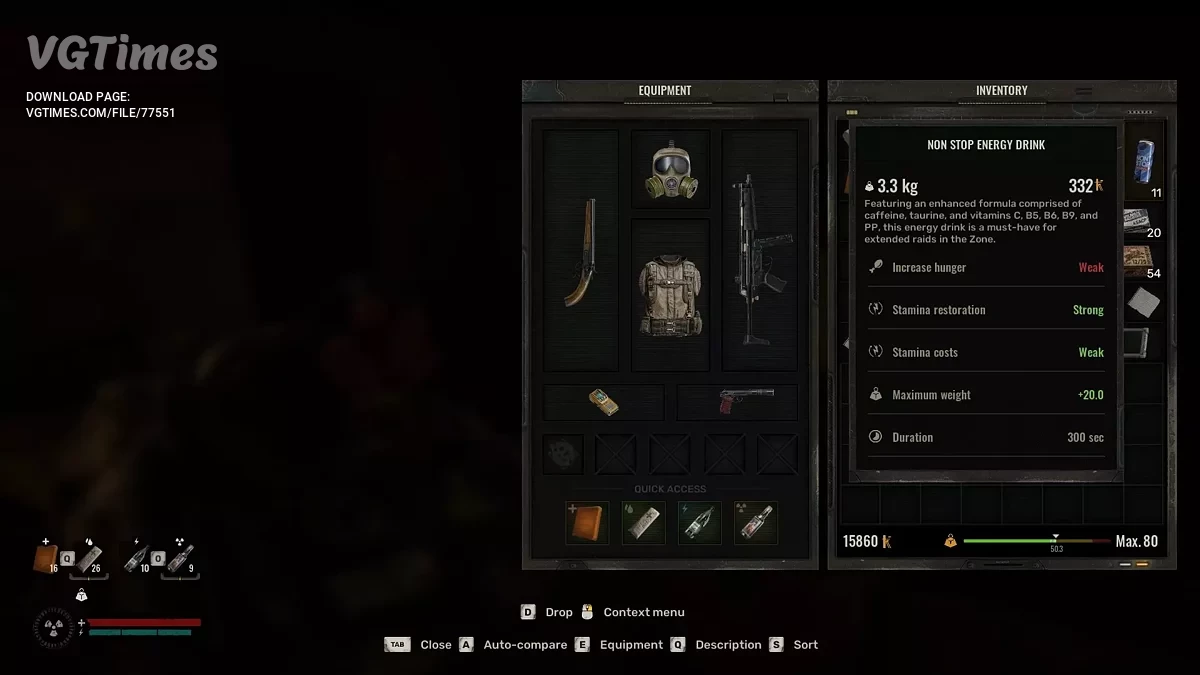
Task: Select the yellow detector device slot
Action: pos(603,403)
